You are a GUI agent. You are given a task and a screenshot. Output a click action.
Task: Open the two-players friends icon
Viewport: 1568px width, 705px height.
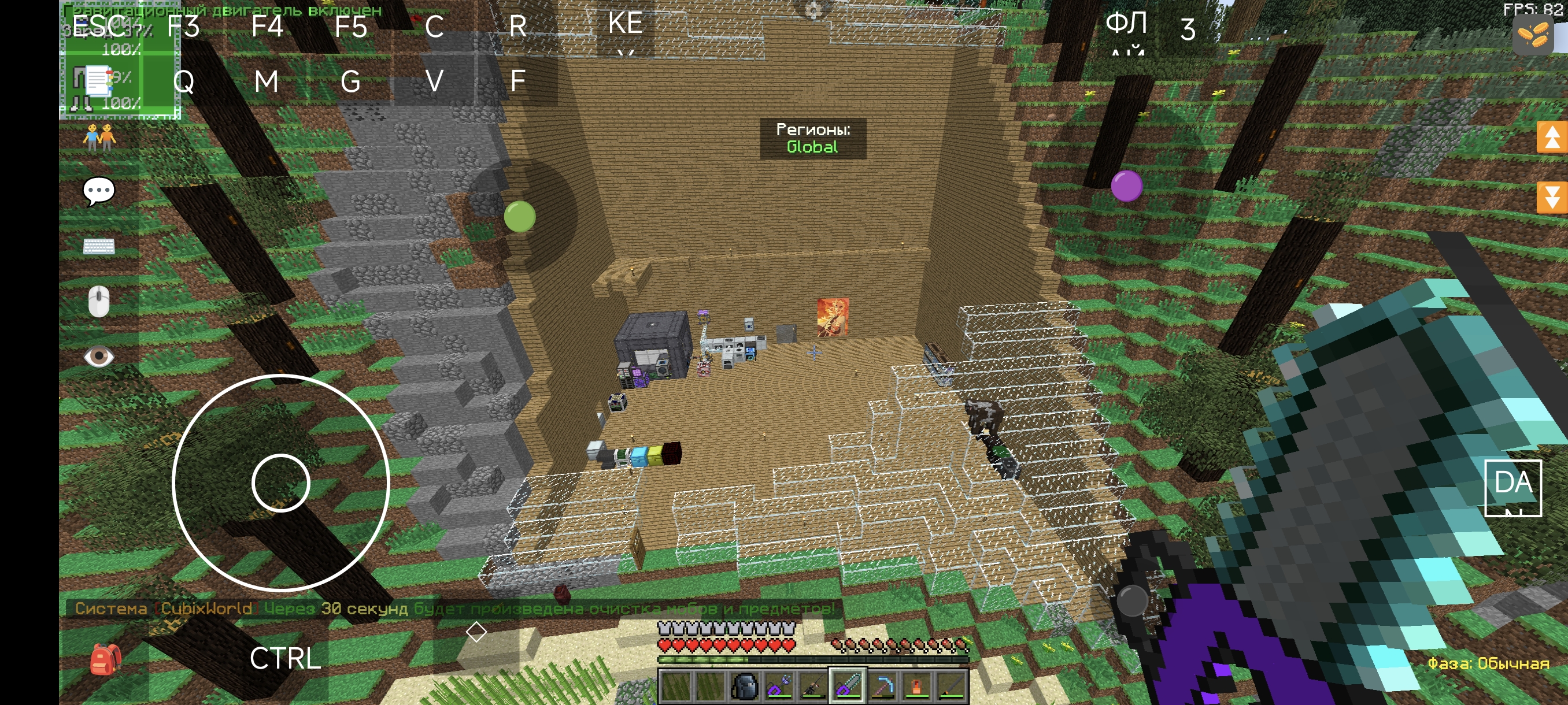[x=99, y=137]
